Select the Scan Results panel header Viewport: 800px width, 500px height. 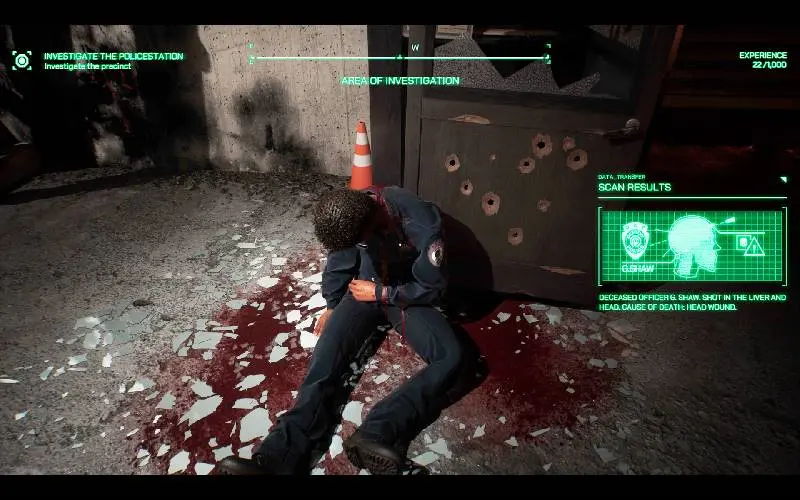pos(635,187)
